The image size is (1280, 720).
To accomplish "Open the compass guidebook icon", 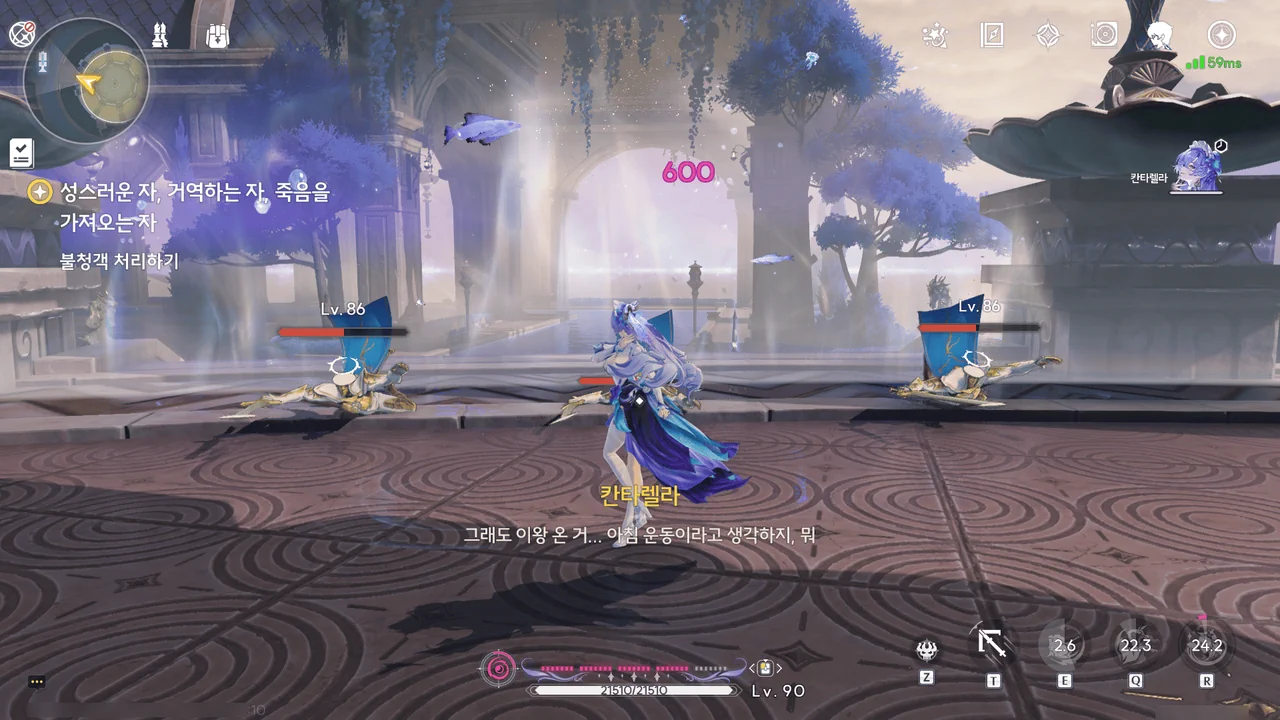I will coord(992,36).
